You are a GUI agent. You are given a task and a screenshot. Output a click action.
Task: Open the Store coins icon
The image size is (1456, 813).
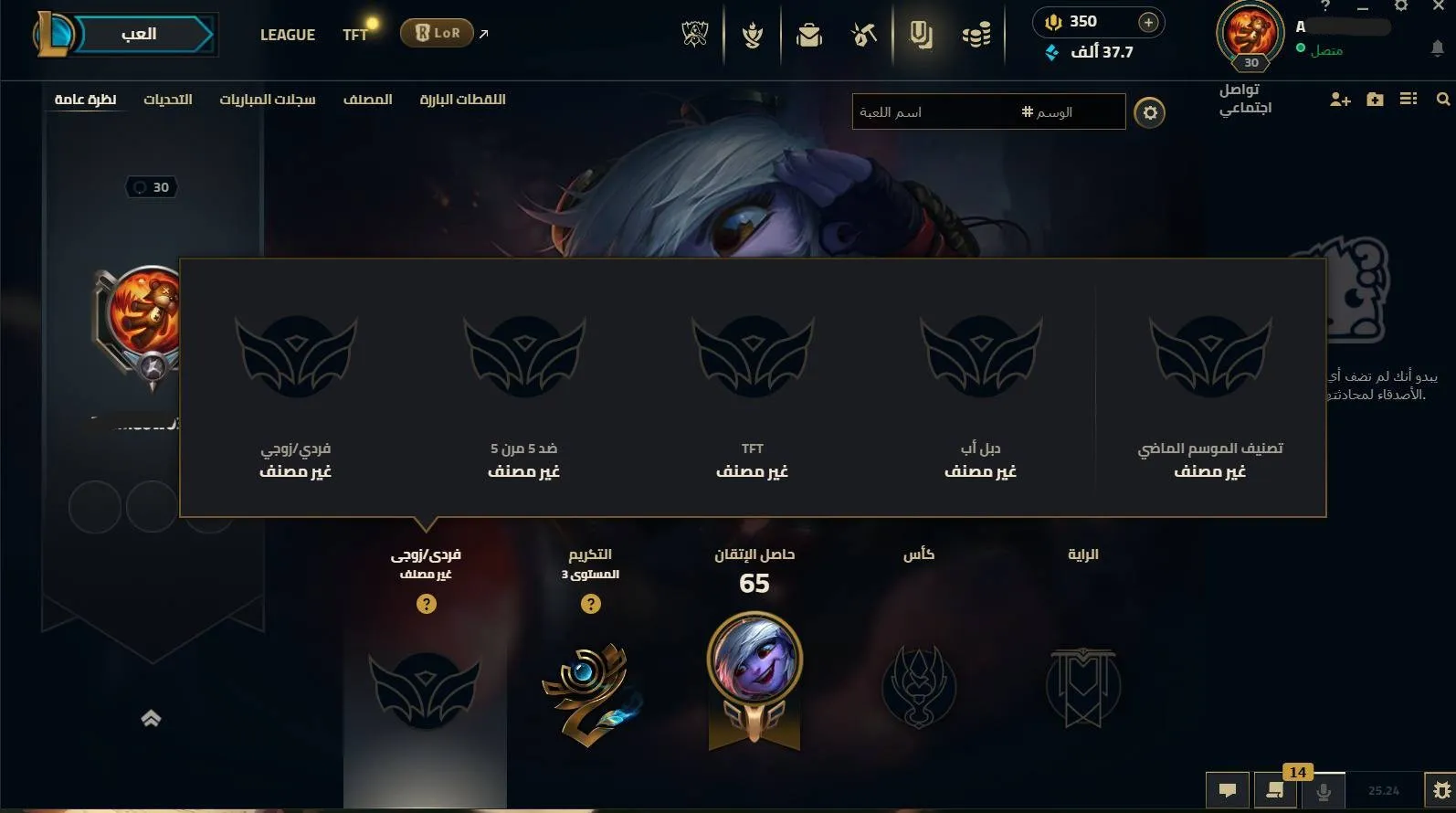(976, 35)
